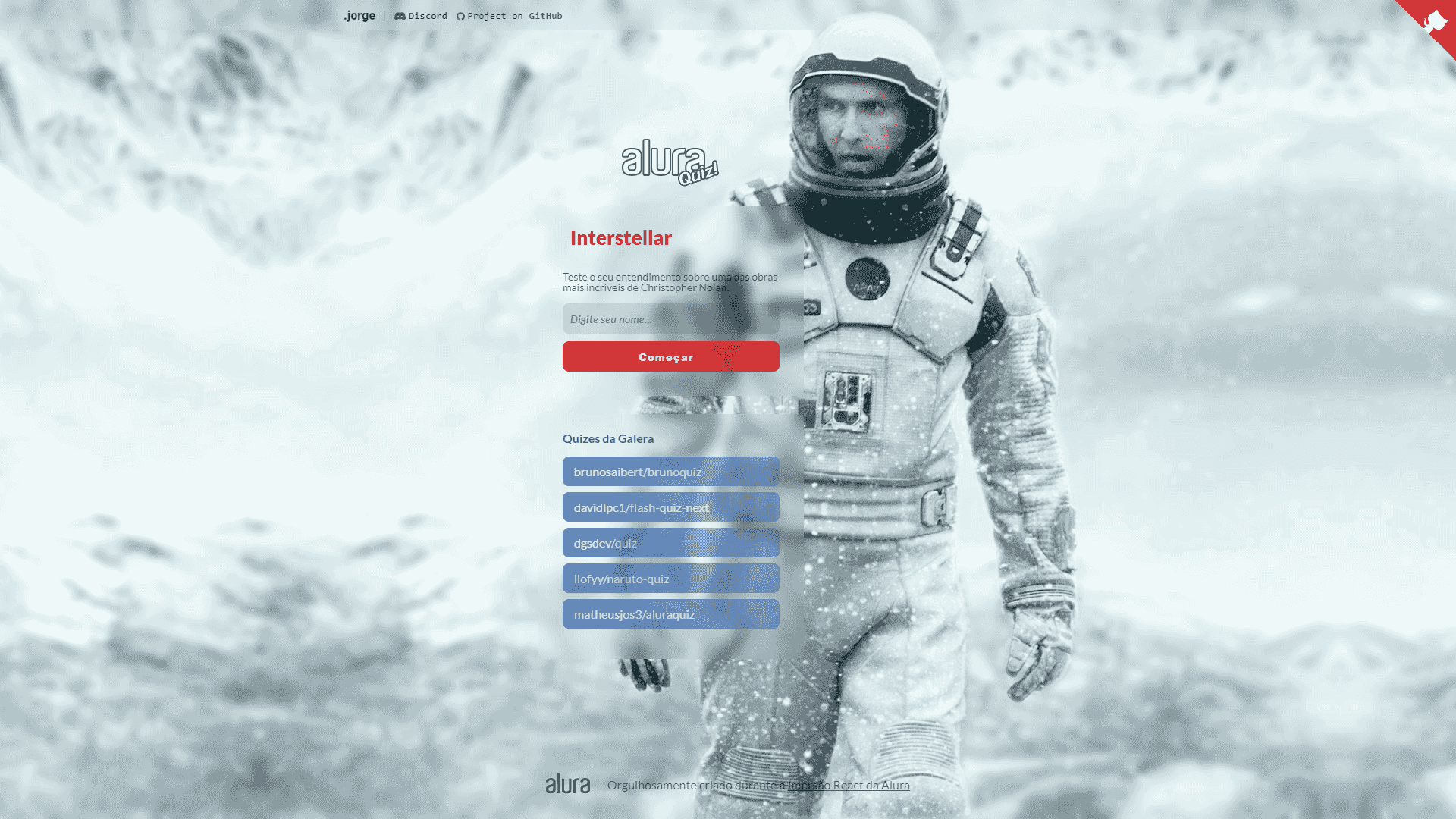Click the quiz description text below Interstellar
The height and width of the screenshot is (819, 1456).
pos(670,282)
